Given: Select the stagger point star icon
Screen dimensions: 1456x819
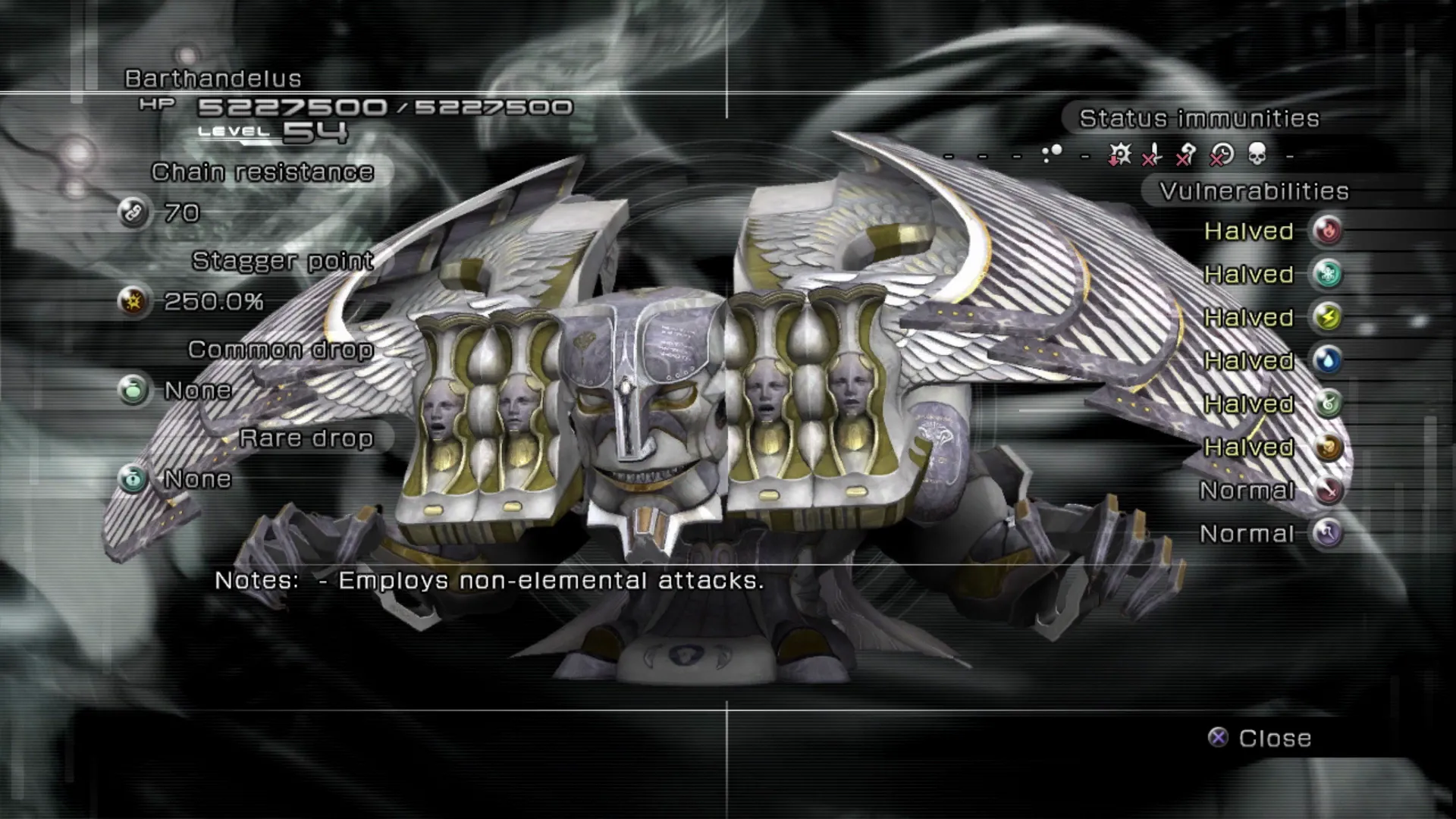Looking at the screenshot, I should pos(133,302).
